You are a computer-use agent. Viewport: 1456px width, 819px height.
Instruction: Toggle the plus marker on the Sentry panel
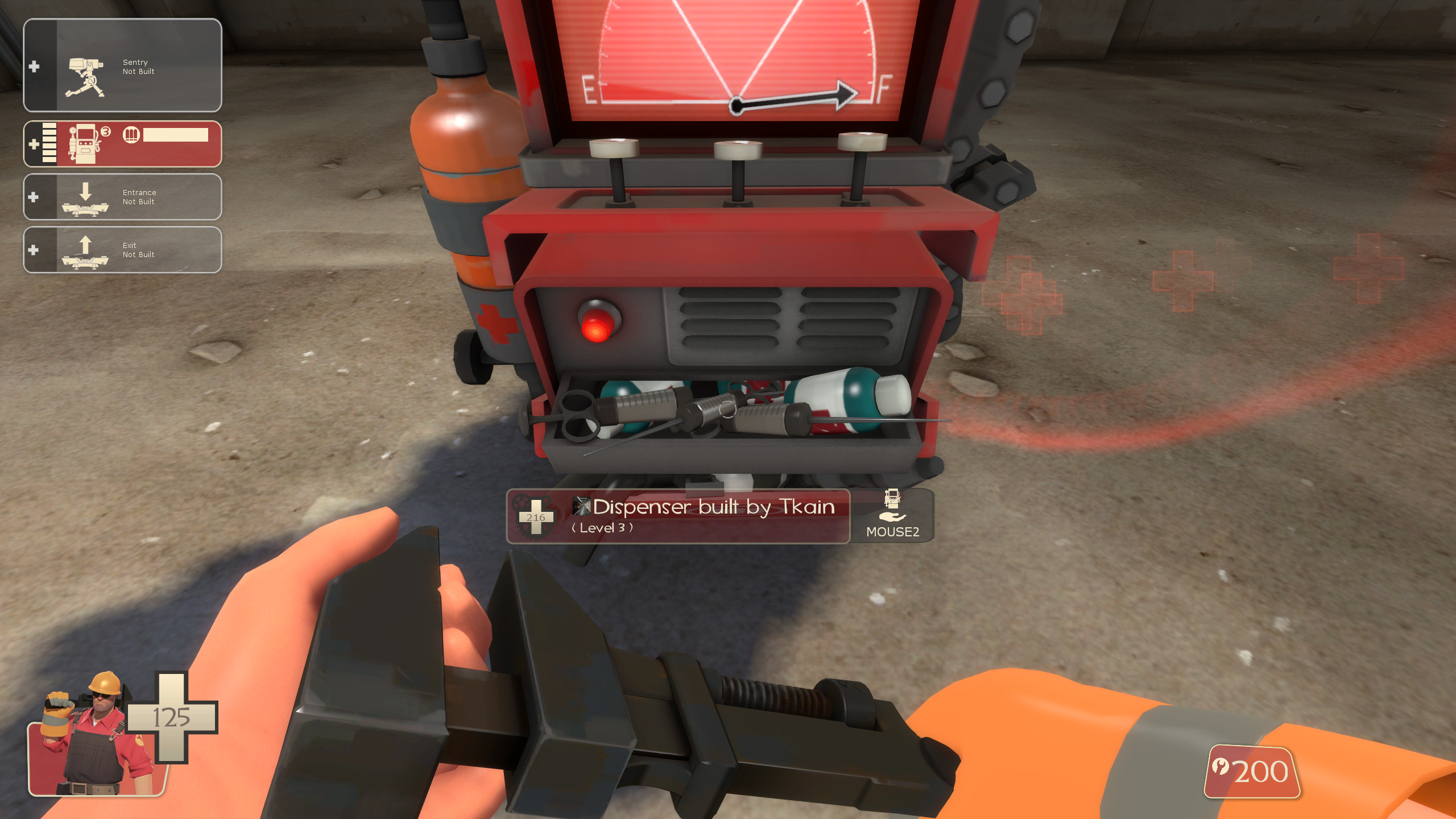(x=35, y=67)
